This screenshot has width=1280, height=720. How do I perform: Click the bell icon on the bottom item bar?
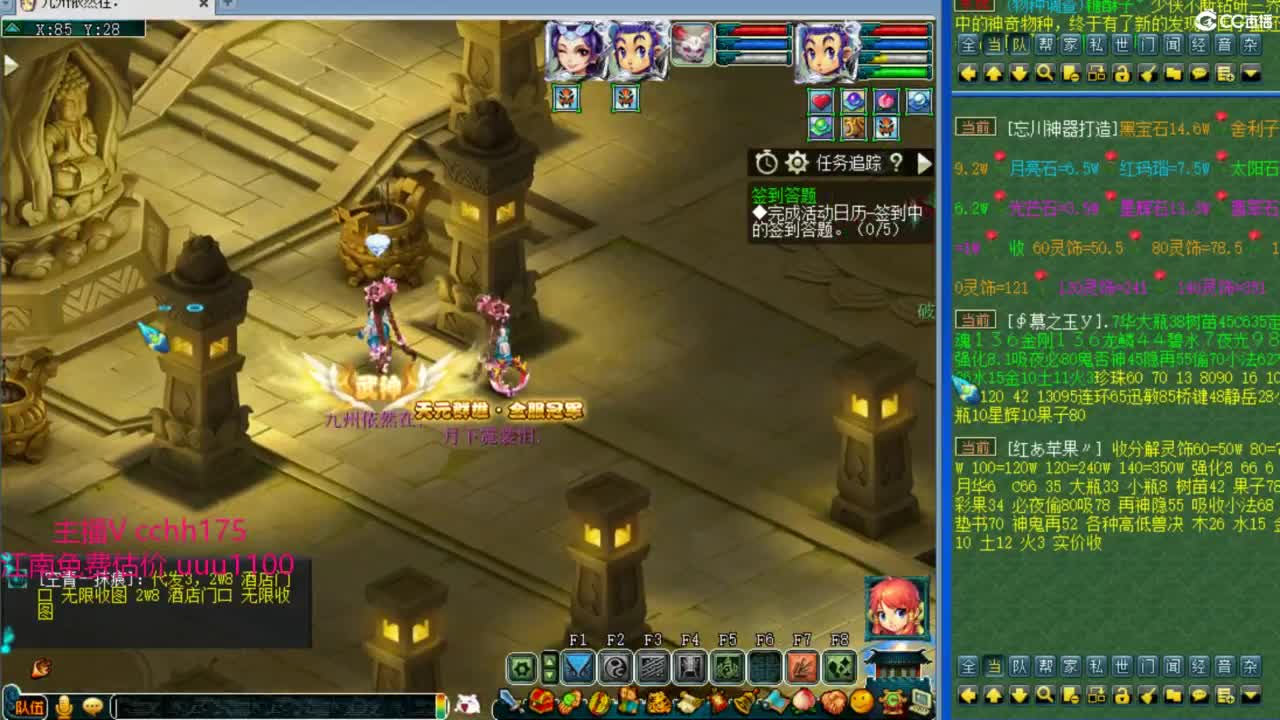[x=744, y=700]
